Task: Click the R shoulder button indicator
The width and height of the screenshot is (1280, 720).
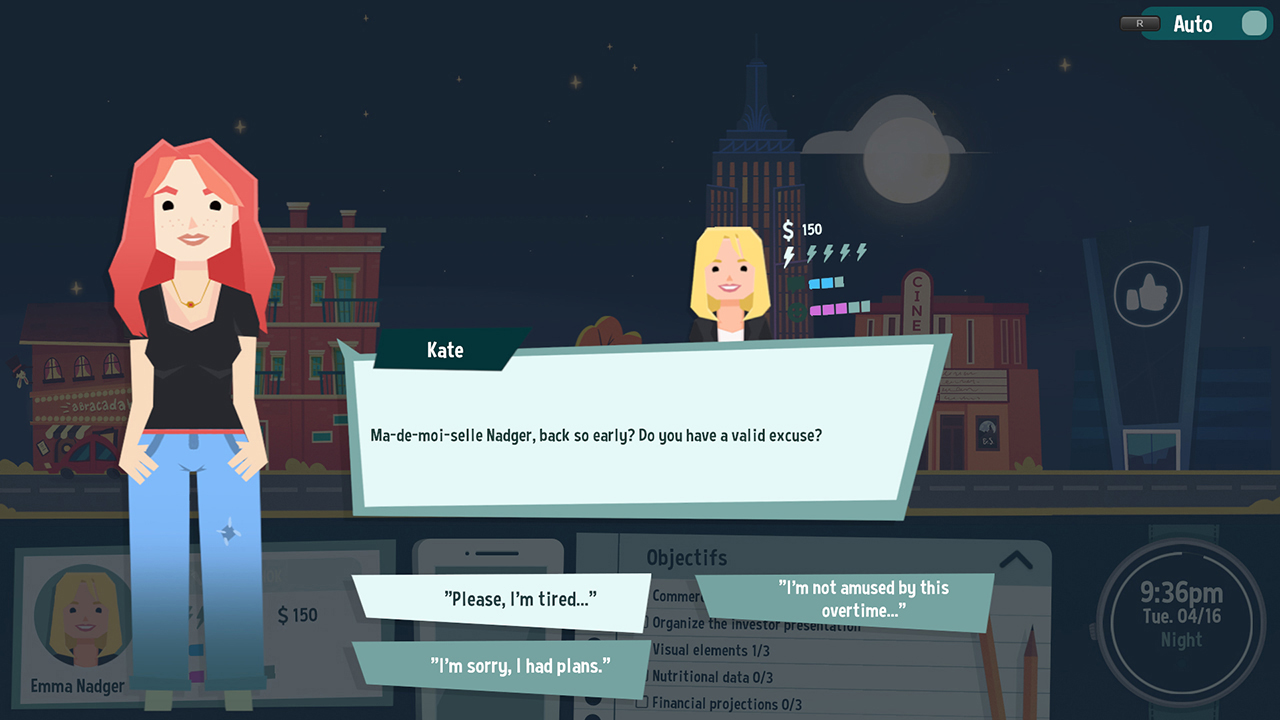Action: 1139,23
